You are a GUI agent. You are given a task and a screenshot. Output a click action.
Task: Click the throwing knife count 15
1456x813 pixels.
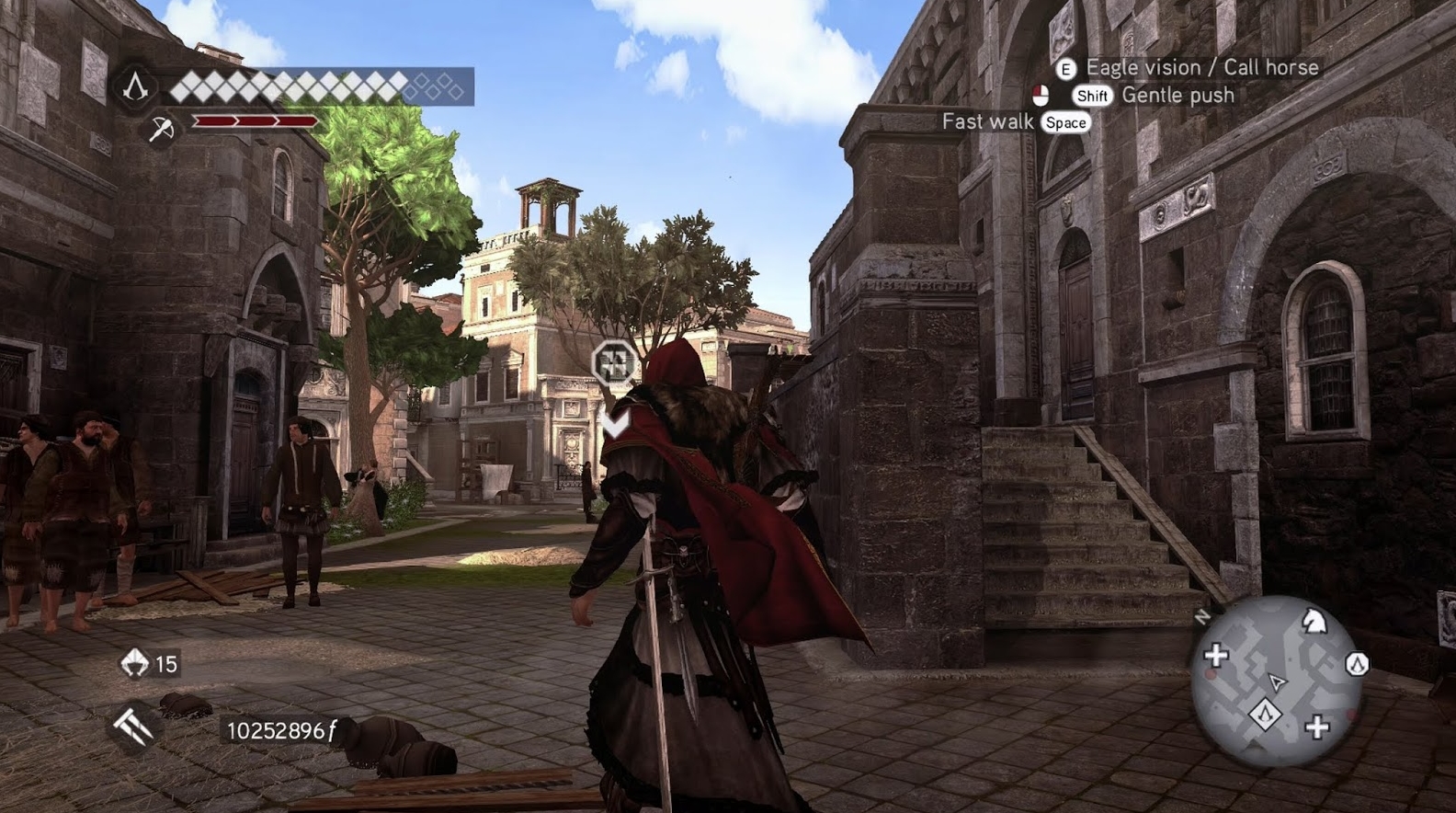click(x=166, y=663)
